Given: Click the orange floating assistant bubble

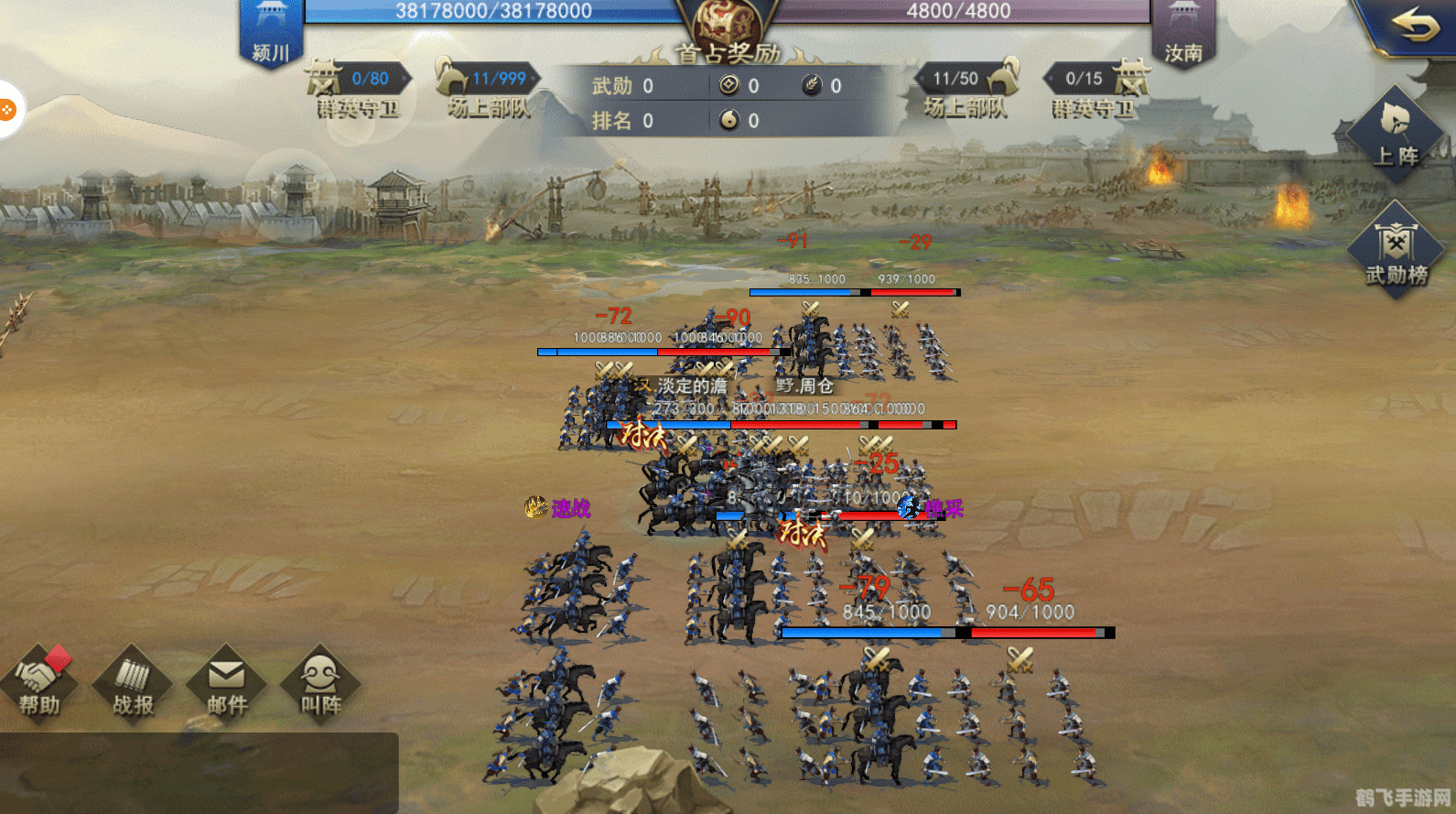Looking at the screenshot, I should click(7, 110).
